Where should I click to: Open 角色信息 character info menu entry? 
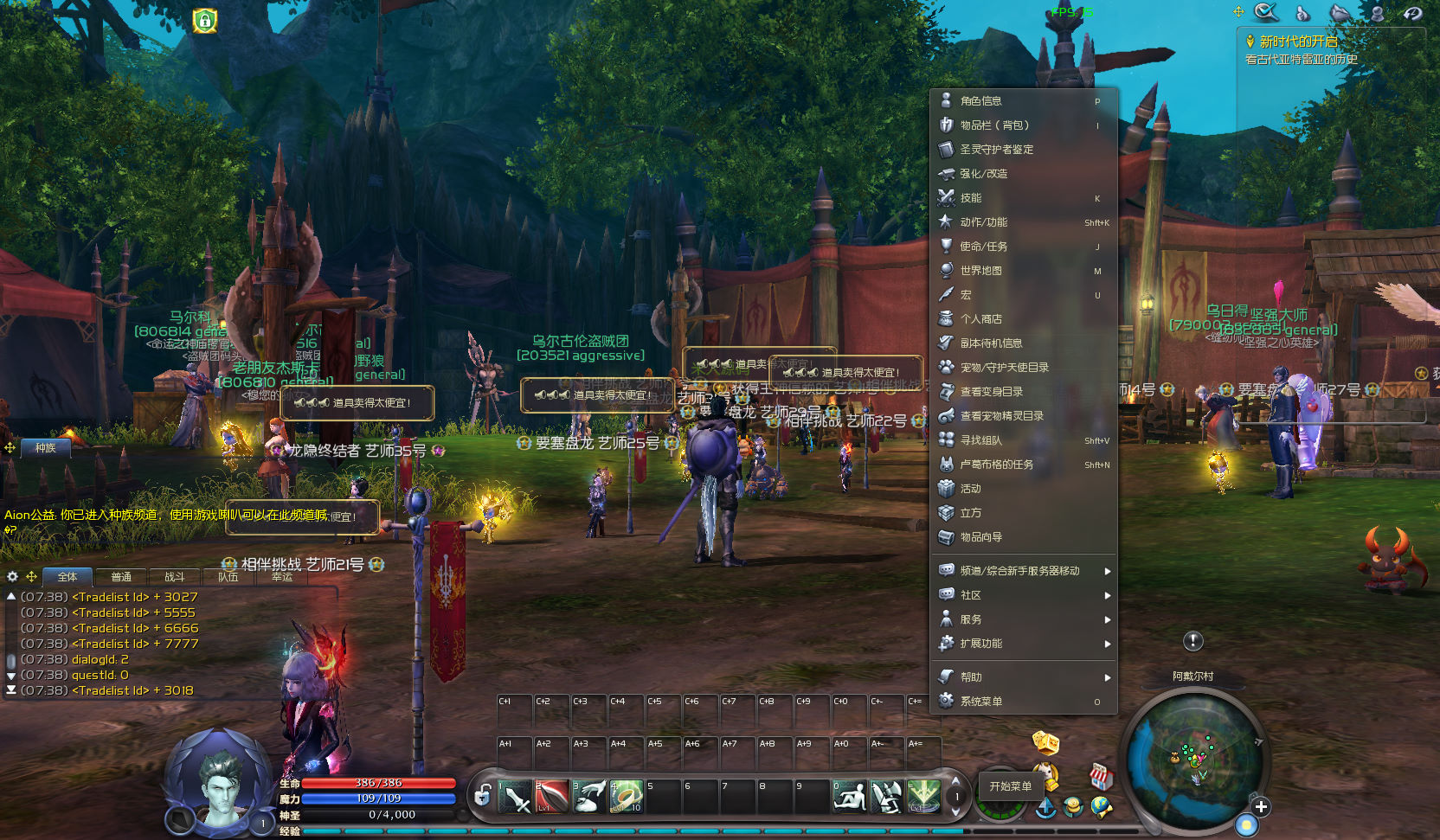point(981,101)
